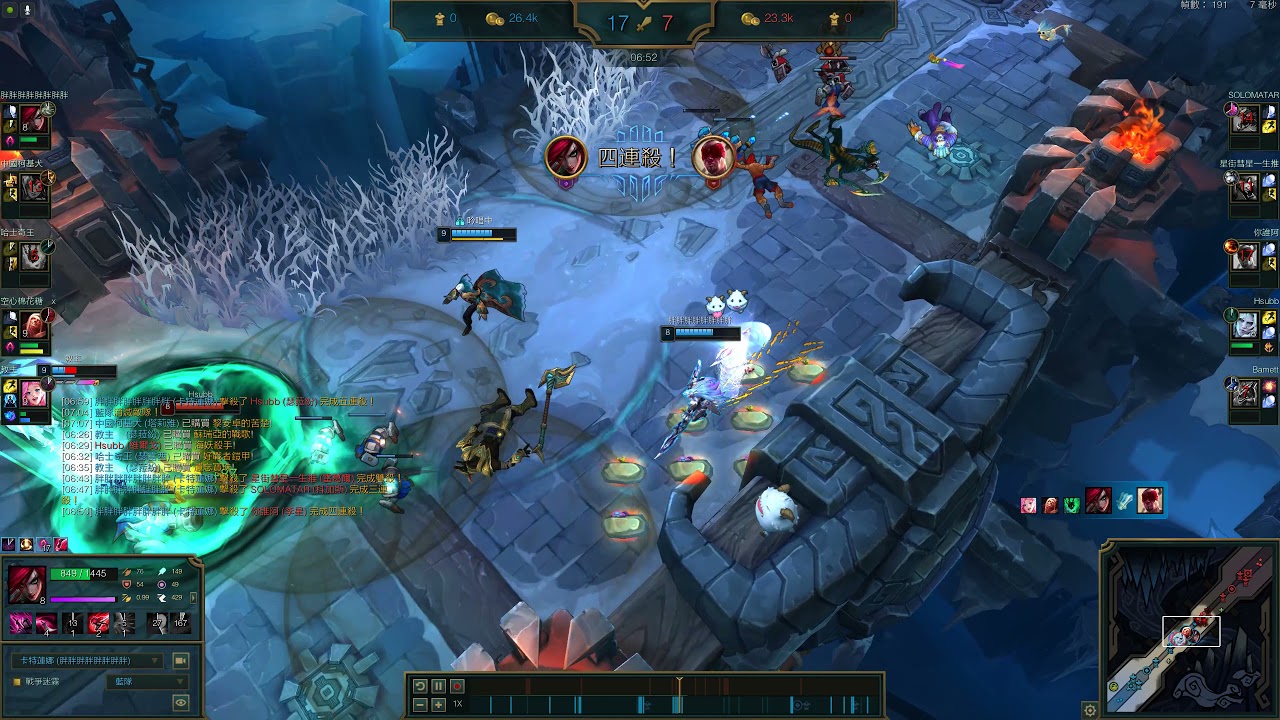The height and width of the screenshot is (720, 1280).
Task: Open the blue team fog dropdown
Action: click(x=147, y=682)
